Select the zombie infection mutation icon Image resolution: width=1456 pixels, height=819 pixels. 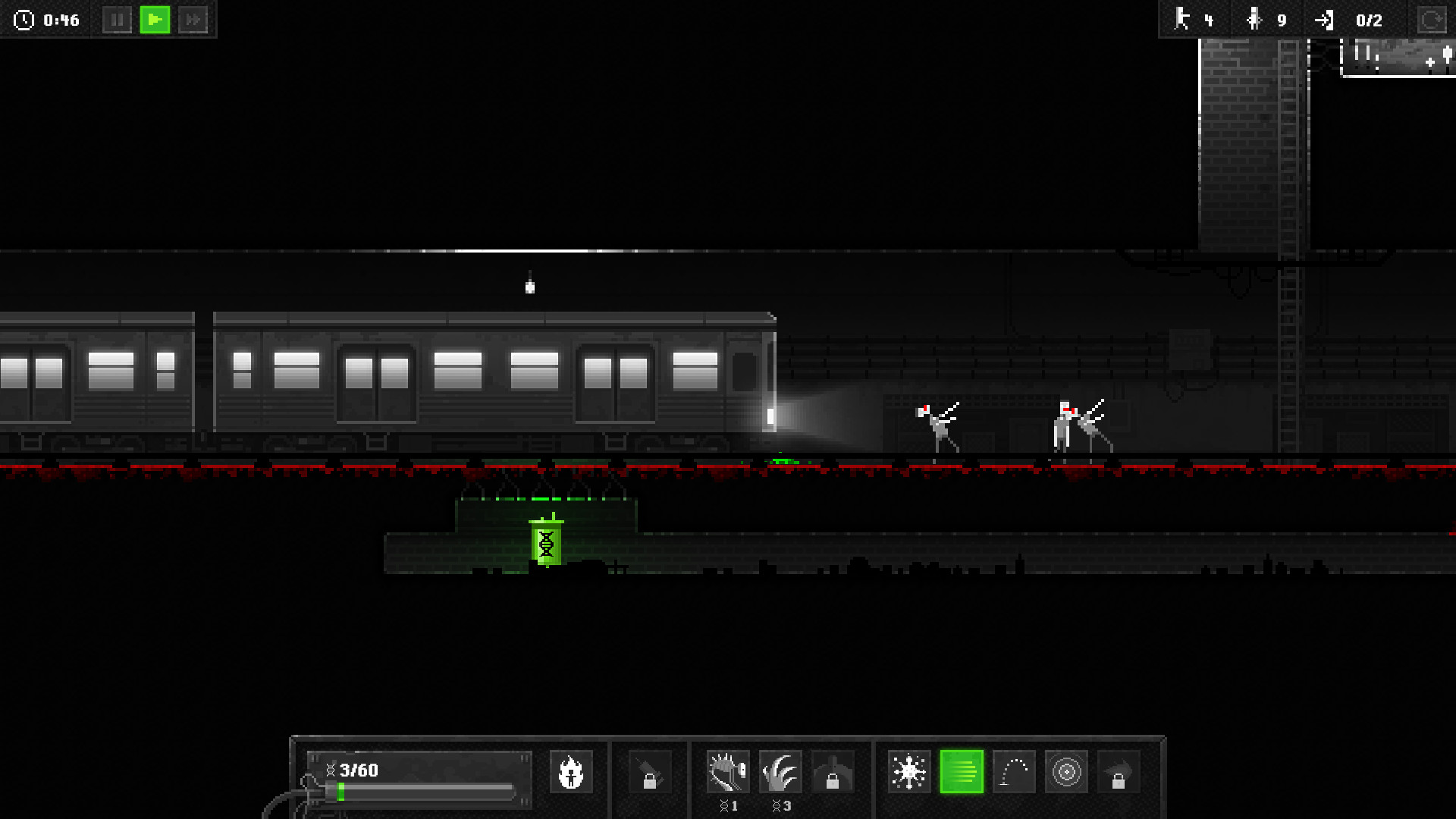tap(573, 771)
